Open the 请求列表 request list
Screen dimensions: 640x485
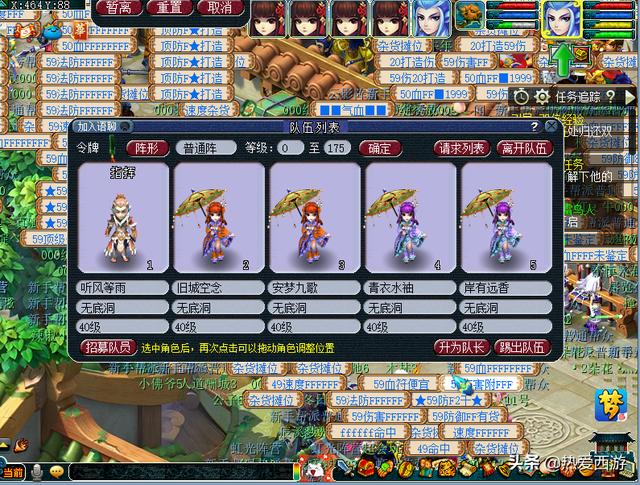(462, 148)
